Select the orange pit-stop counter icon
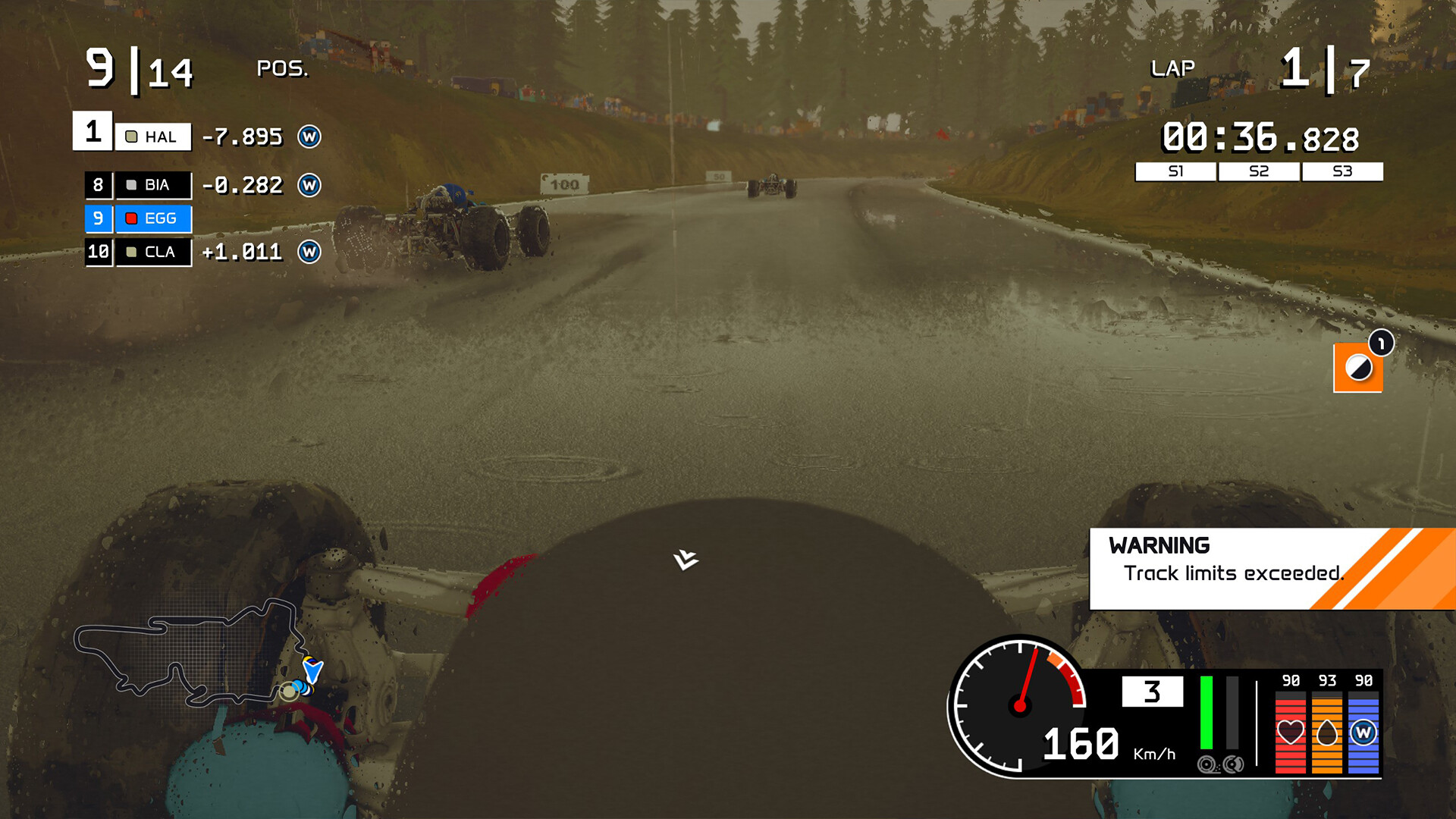 pos(1357,368)
